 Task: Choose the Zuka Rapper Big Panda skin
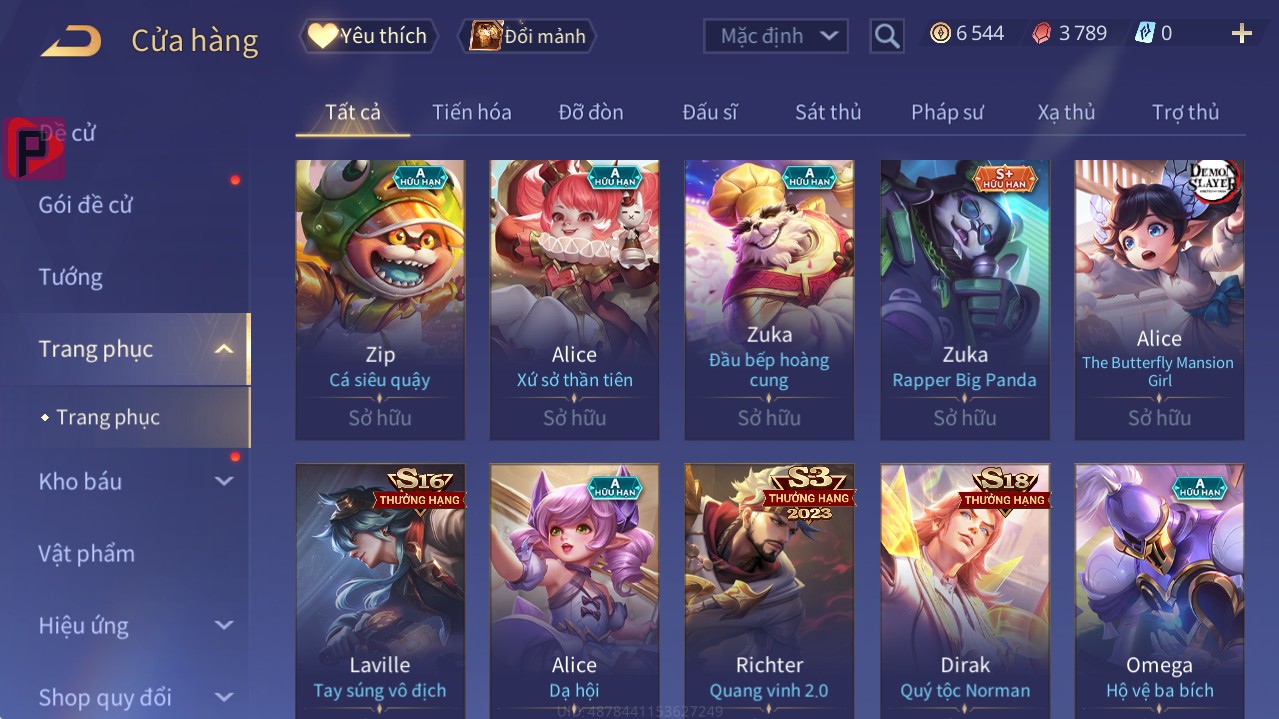[x=965, y=299]
